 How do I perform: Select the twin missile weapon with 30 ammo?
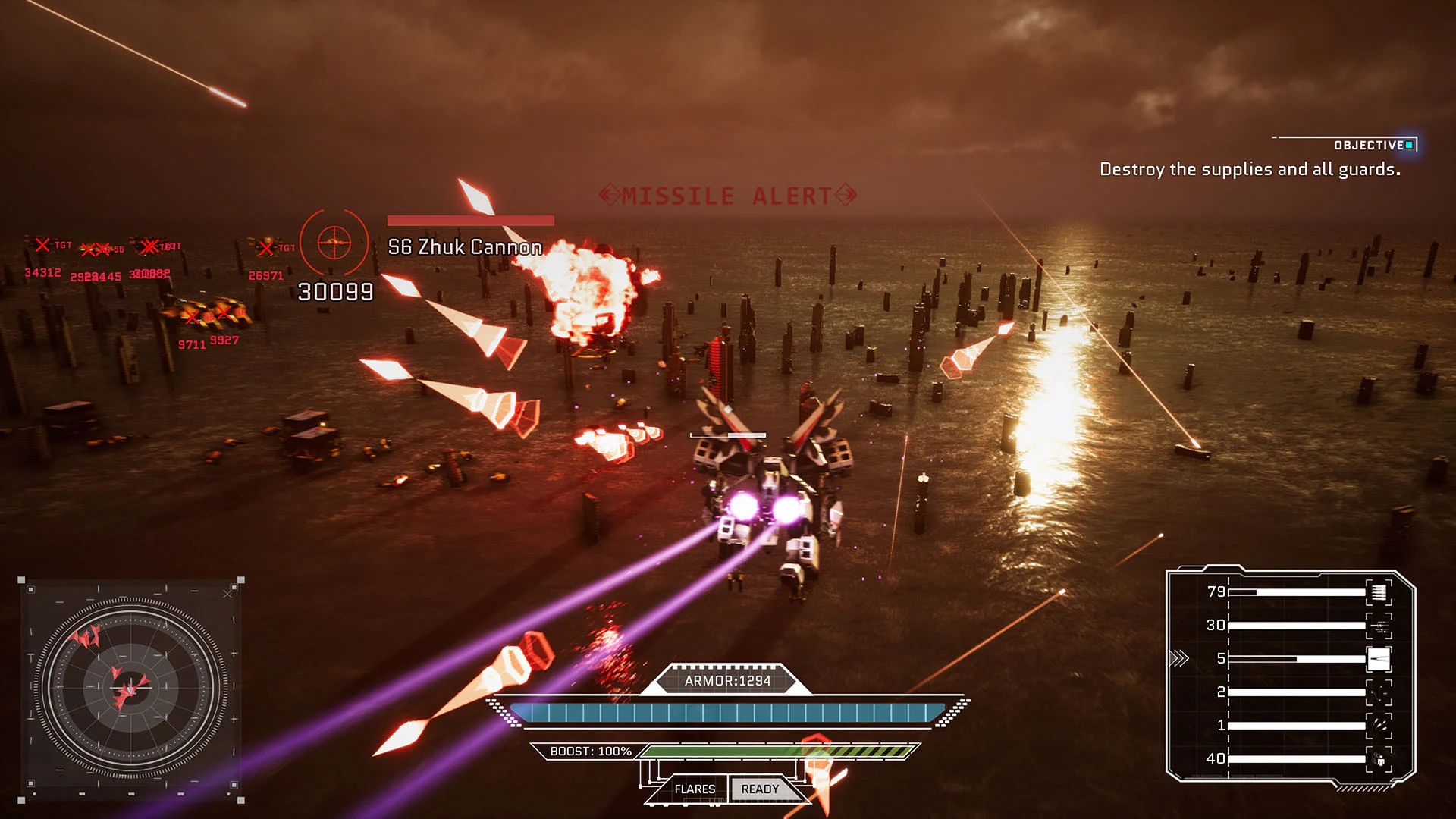tap(1378, 626)
